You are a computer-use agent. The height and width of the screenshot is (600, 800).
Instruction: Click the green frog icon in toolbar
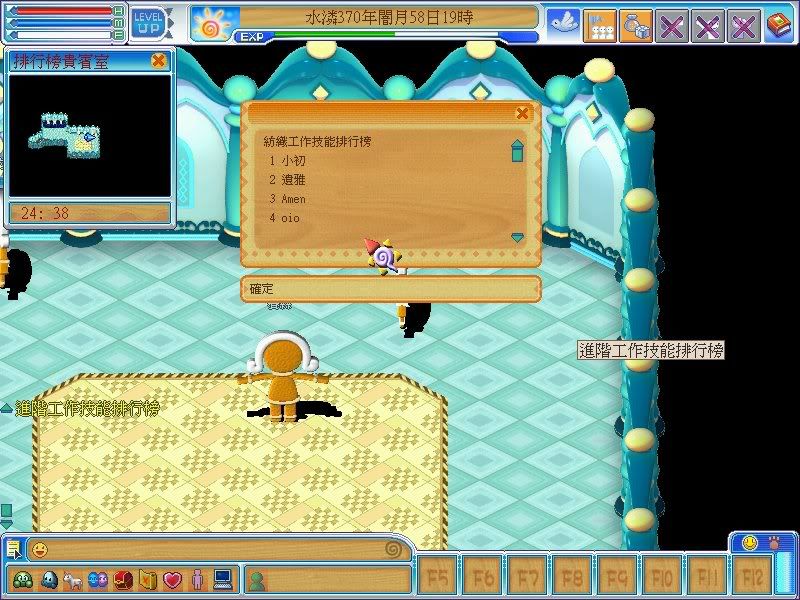[x=22, y=579]
